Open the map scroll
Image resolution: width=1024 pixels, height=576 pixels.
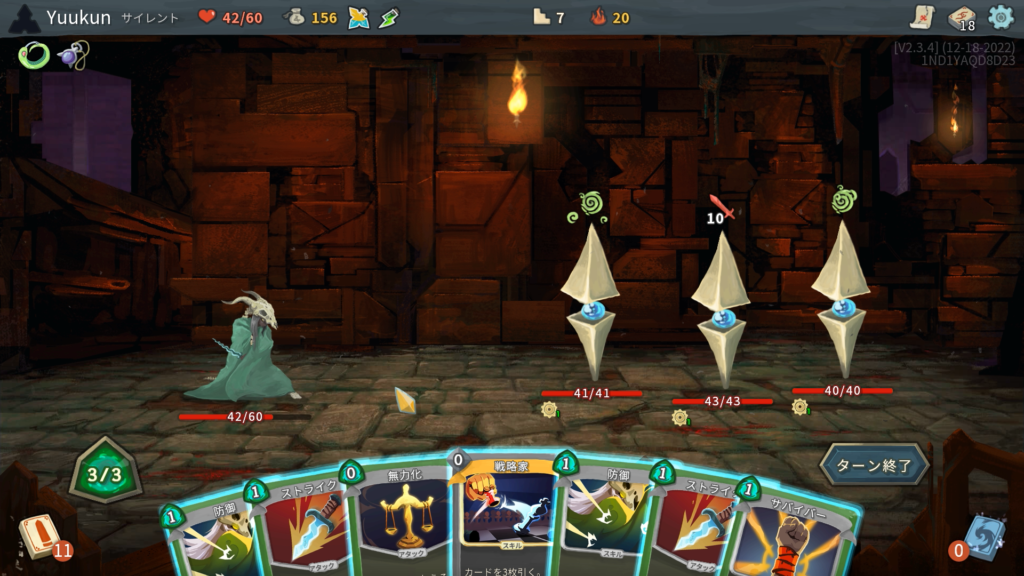(922, 17)
